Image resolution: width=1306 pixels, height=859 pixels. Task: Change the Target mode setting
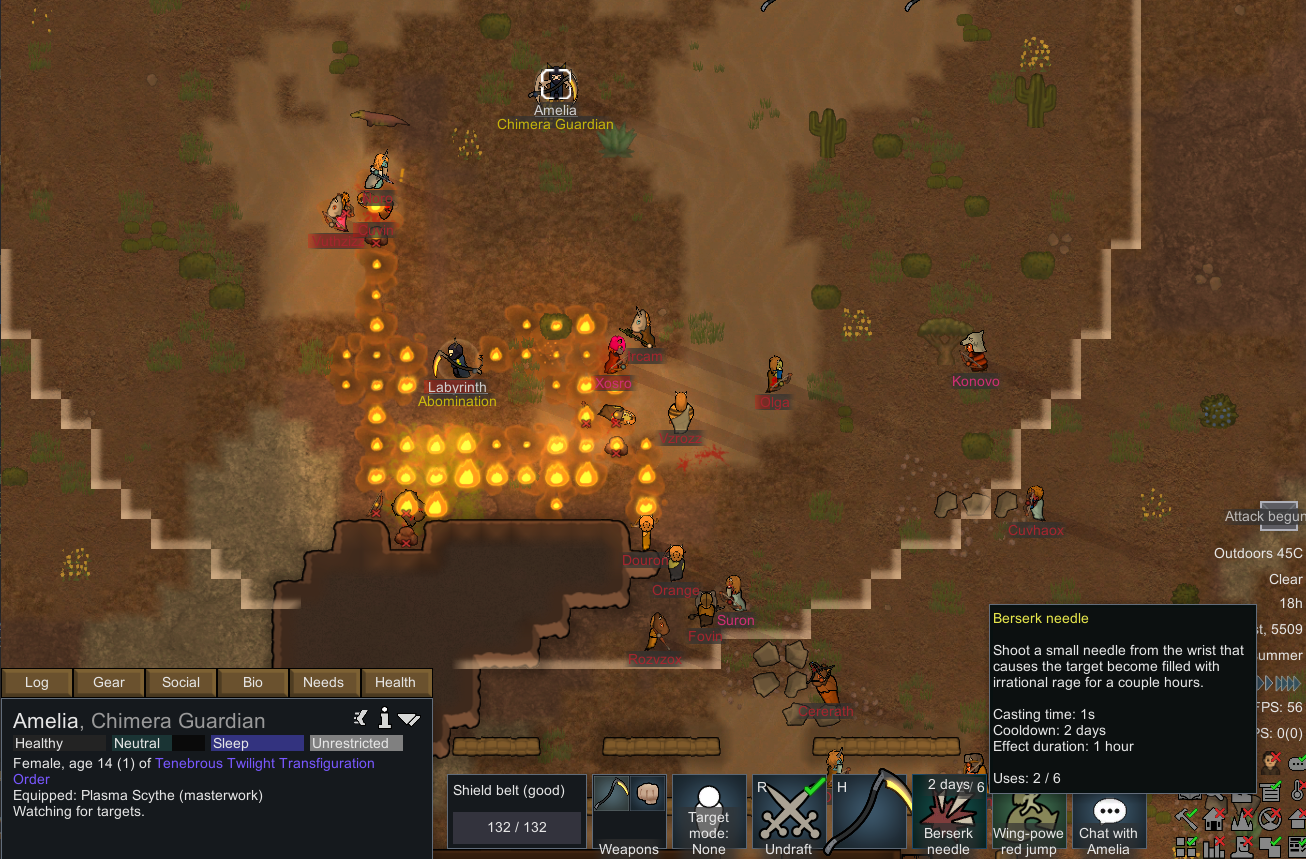point(709,815)
